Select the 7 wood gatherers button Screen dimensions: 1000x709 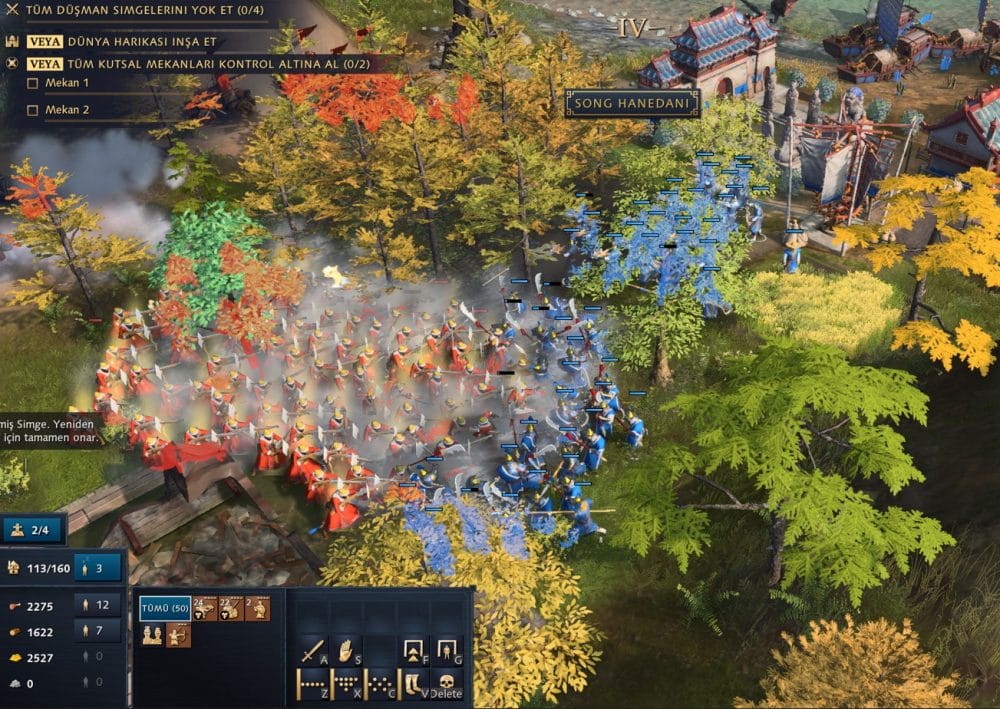point(97,631)
